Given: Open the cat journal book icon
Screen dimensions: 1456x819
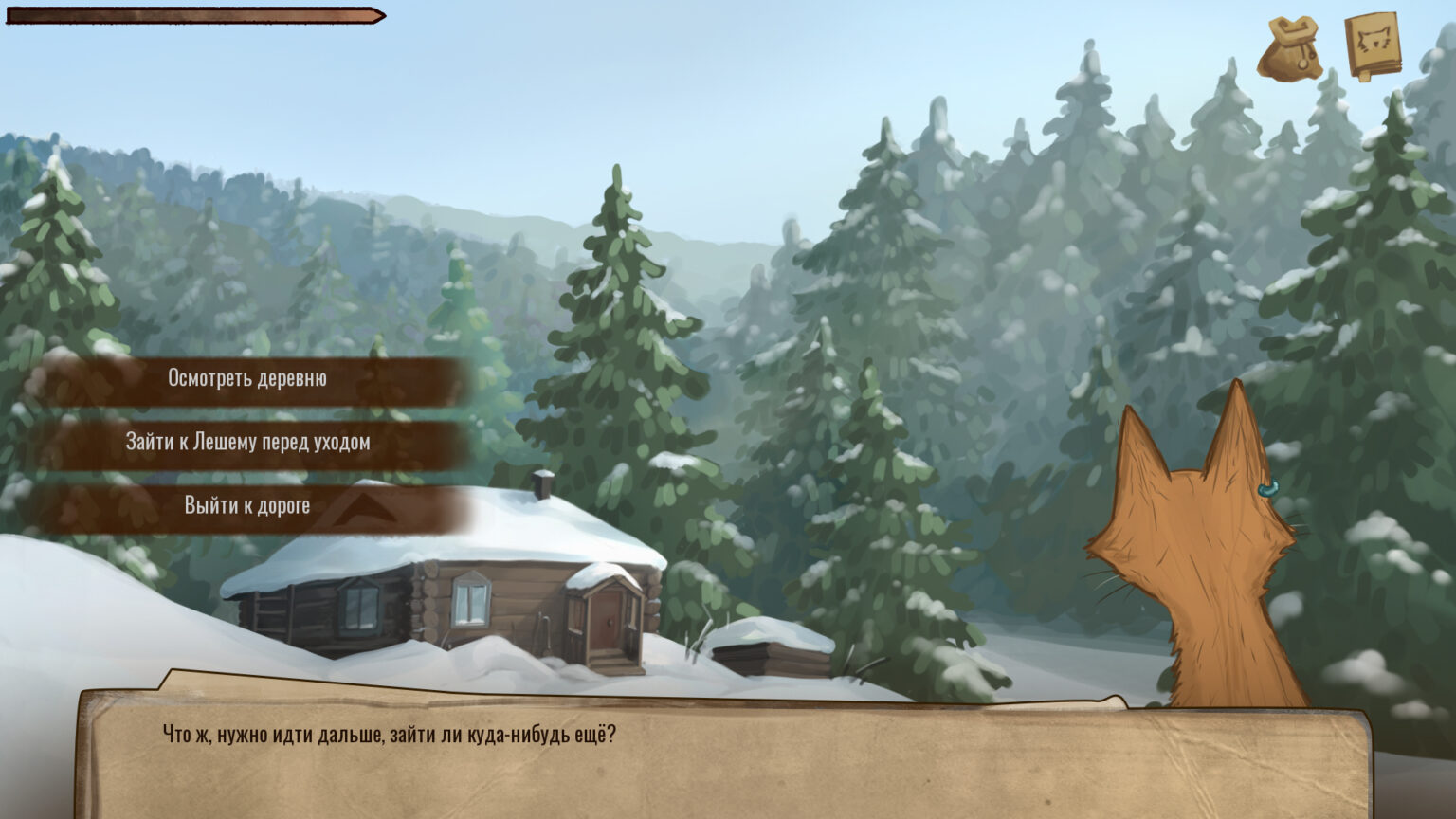Looking at the screenshot, I should (1373, 45).
